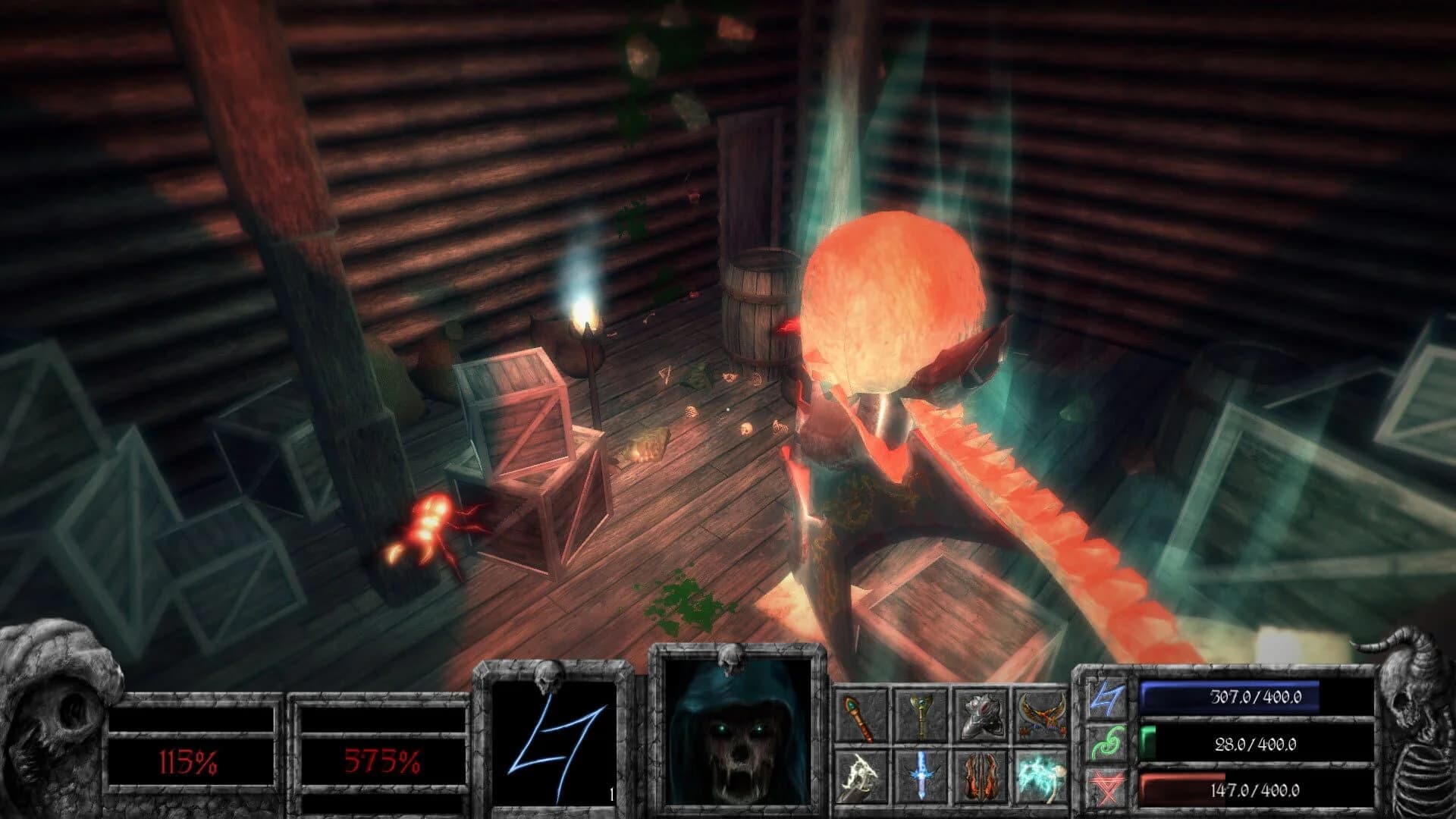Select the phoenix twin blades icon
This screenshot has height=819, width=1456.
tap(1040, 717)
